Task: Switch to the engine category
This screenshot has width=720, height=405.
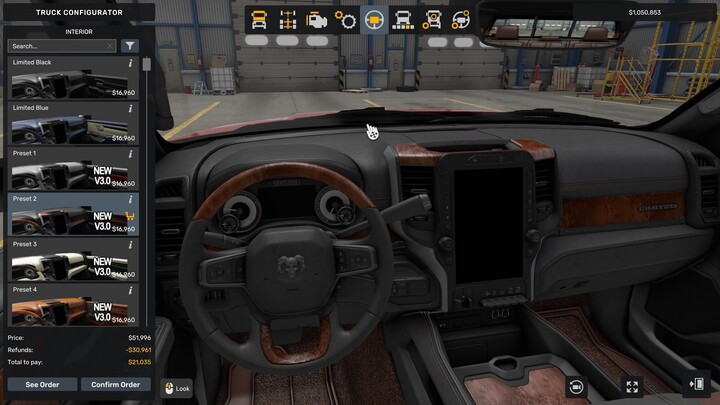Action: tap(317, 19)
